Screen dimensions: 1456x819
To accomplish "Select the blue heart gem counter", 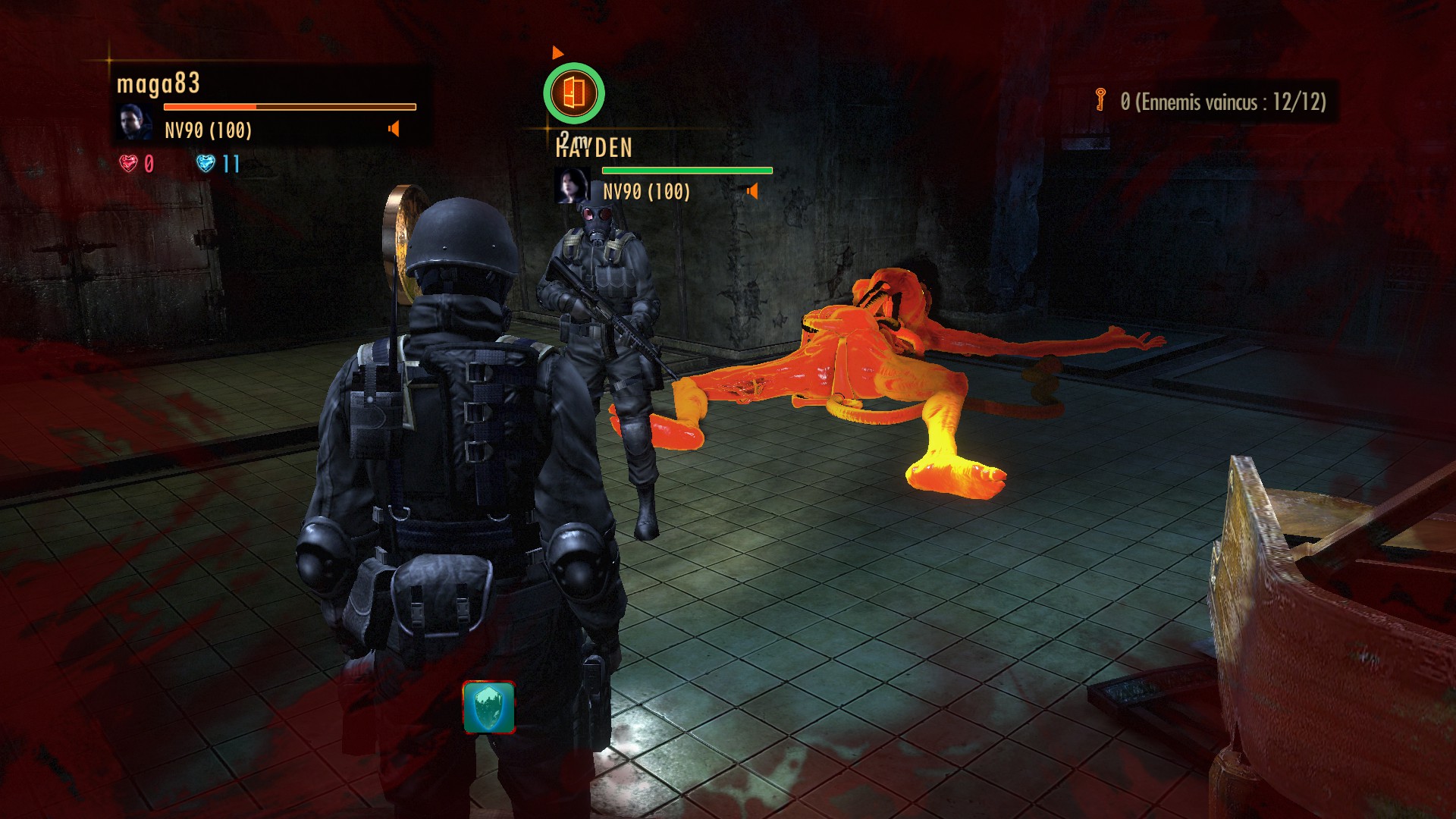I will [x=218, y=164].
